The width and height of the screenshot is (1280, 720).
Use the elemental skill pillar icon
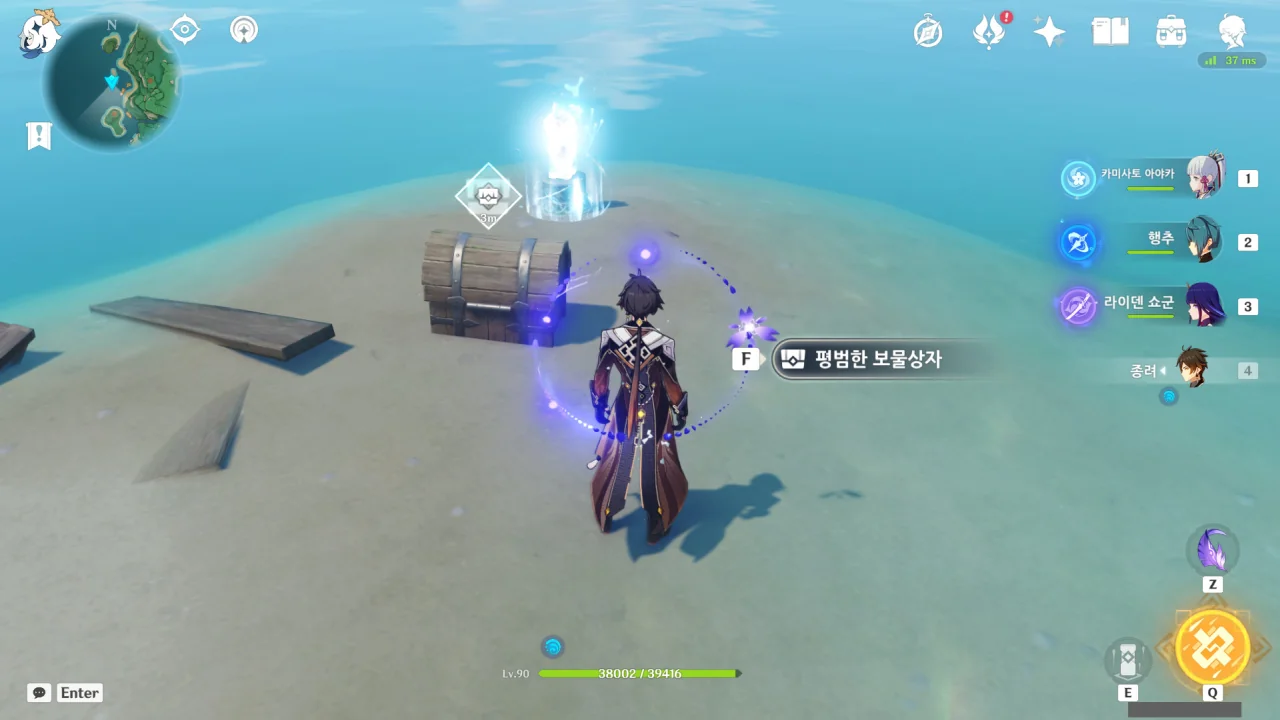tap(1128, 660)
